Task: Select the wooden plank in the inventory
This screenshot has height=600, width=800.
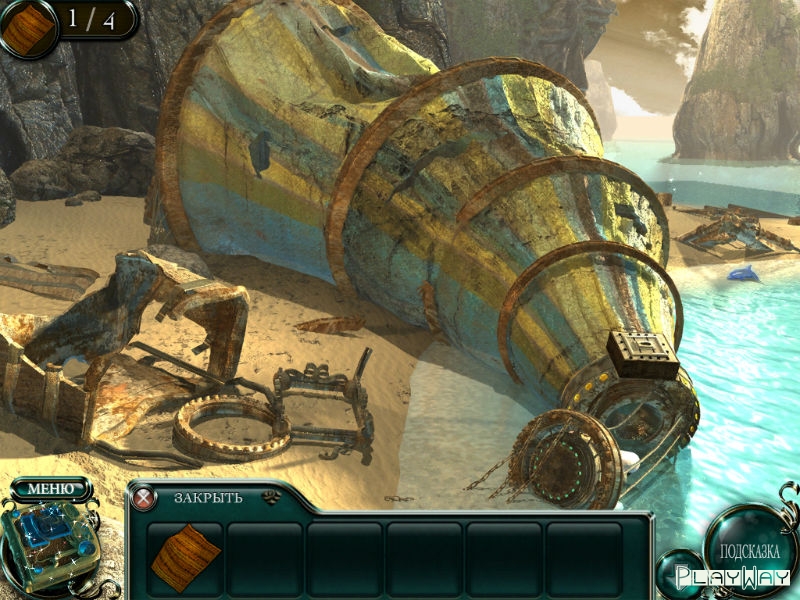Action: [x=185, y=557]
